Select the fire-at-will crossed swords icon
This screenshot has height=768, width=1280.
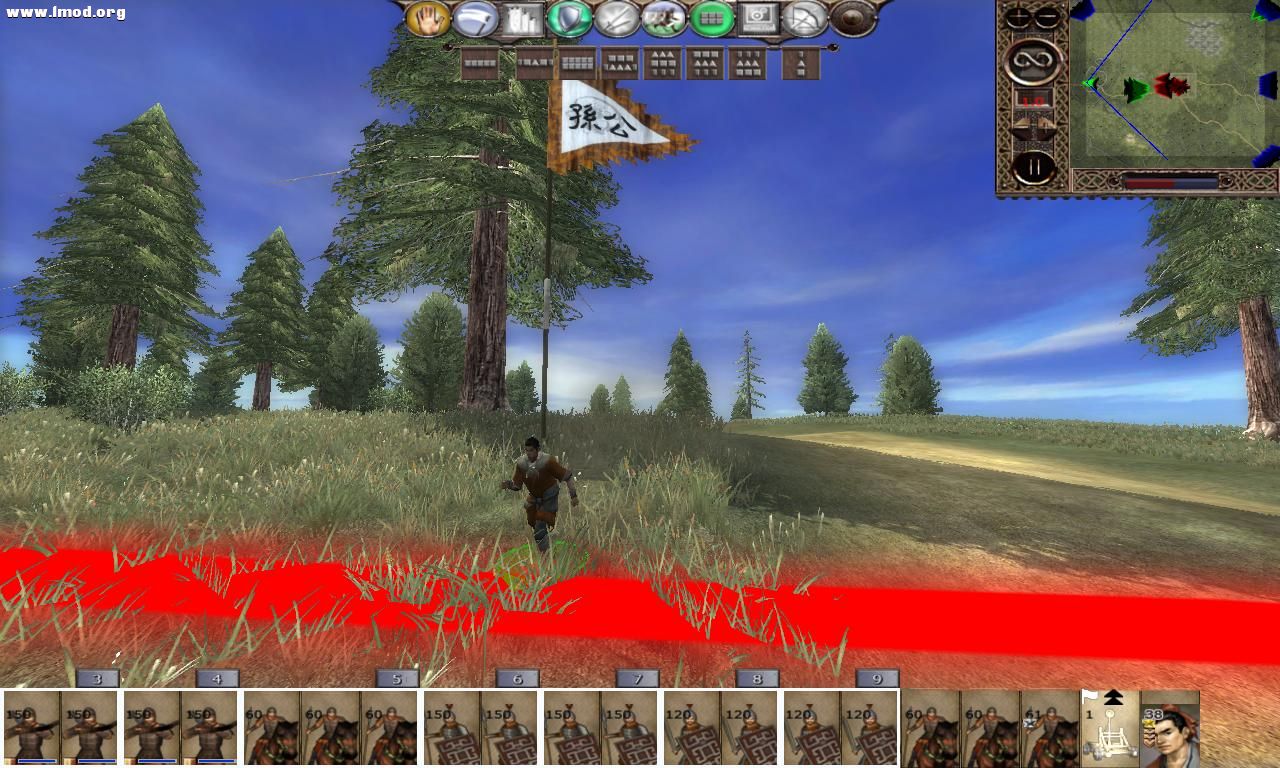pyautogui.click(x=617, y=18)
